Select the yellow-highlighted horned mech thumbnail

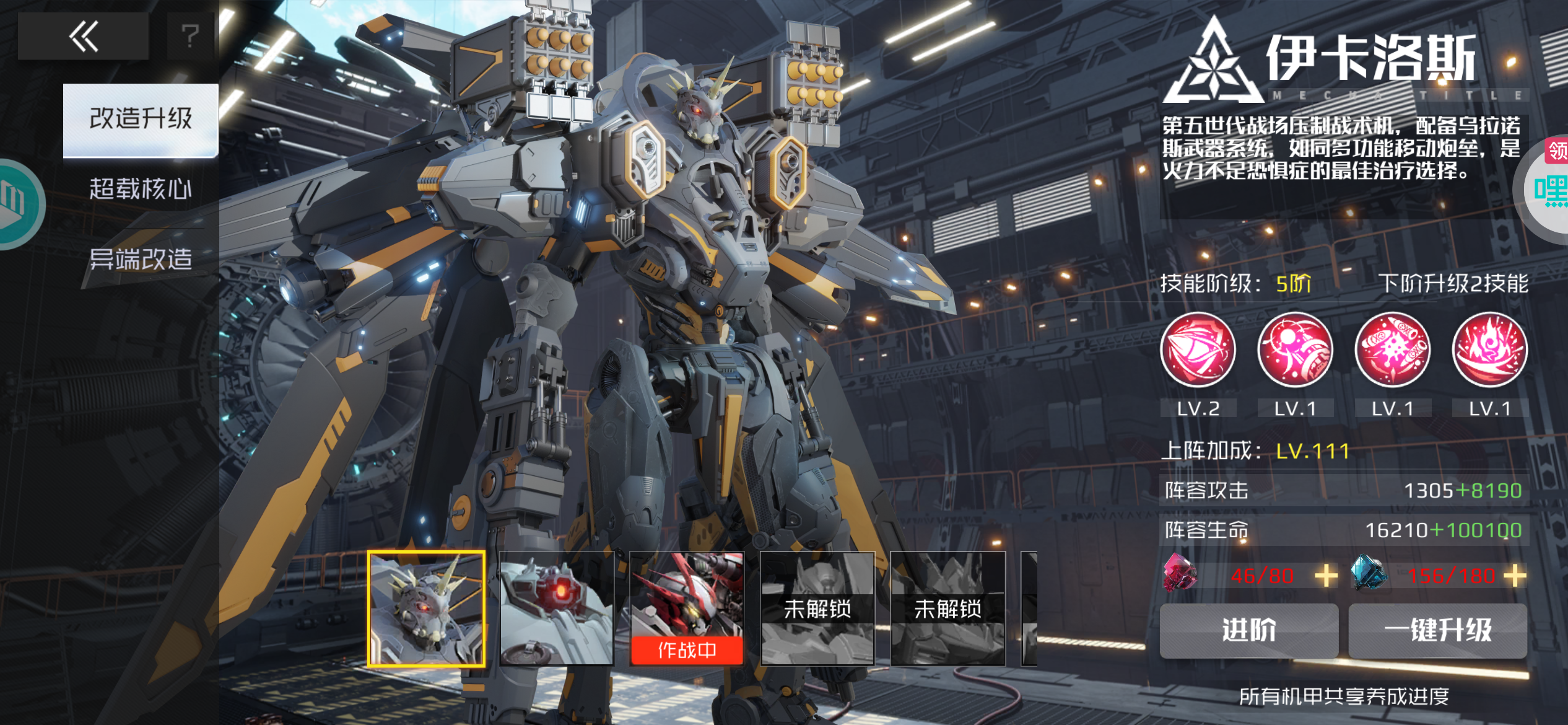click(x=426, y=609)
